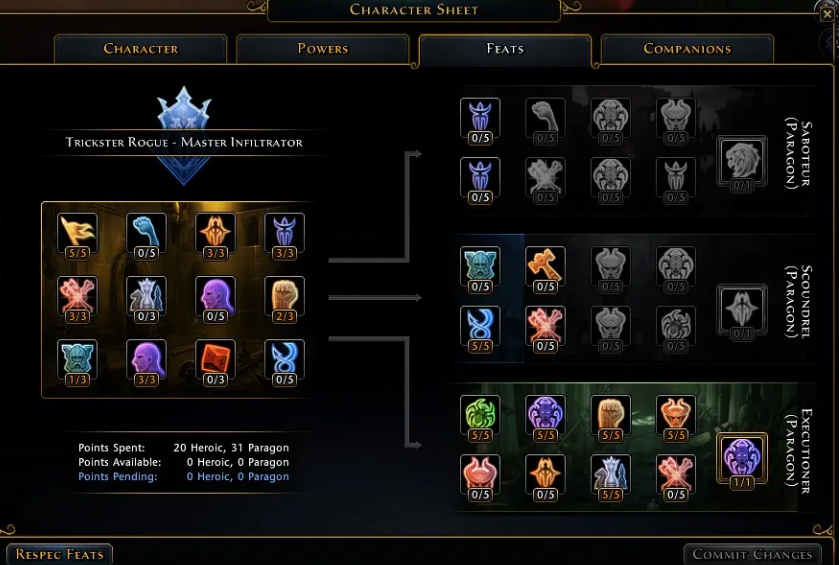Click the lion head Saboteur capstone feat
The image size is (839, 565).
pyautogui.click(x=742, y=160)
